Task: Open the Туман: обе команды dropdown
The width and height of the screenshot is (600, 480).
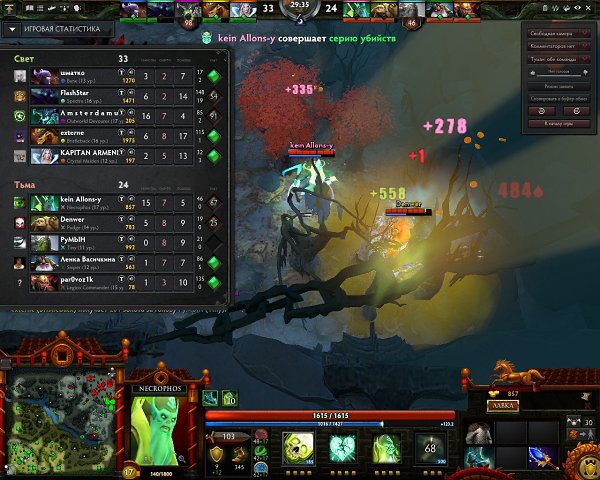Action: point(558,57)
